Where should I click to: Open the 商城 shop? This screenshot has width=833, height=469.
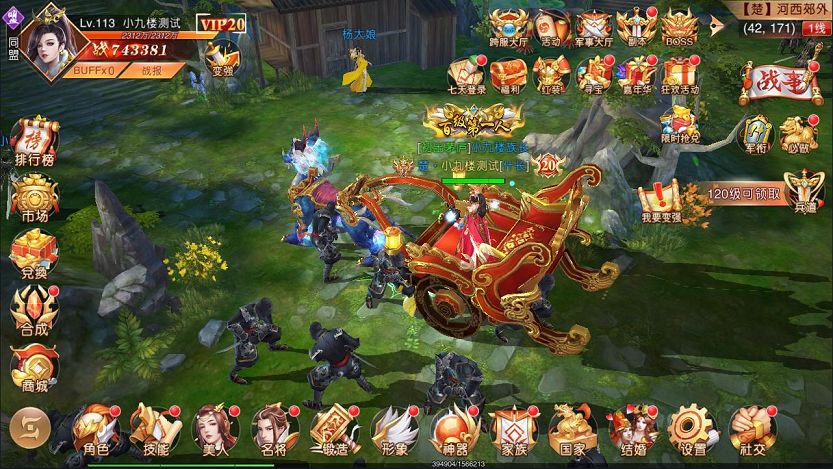point(35,368)
